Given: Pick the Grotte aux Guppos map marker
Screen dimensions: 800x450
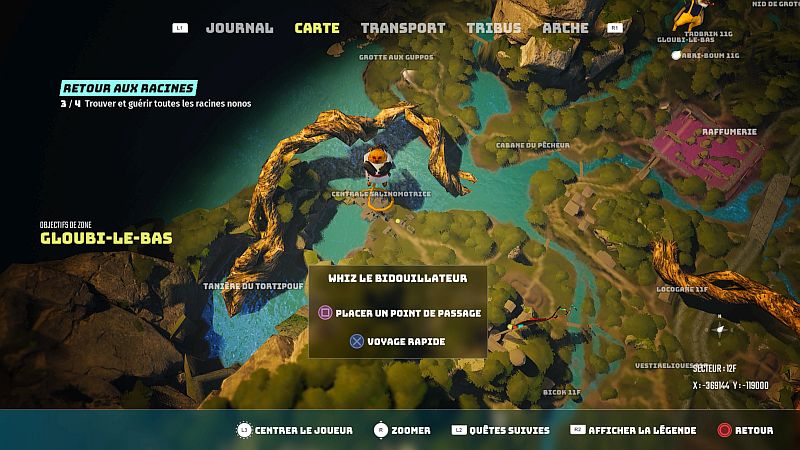Looking at the screenshot, I should (397, 57).
